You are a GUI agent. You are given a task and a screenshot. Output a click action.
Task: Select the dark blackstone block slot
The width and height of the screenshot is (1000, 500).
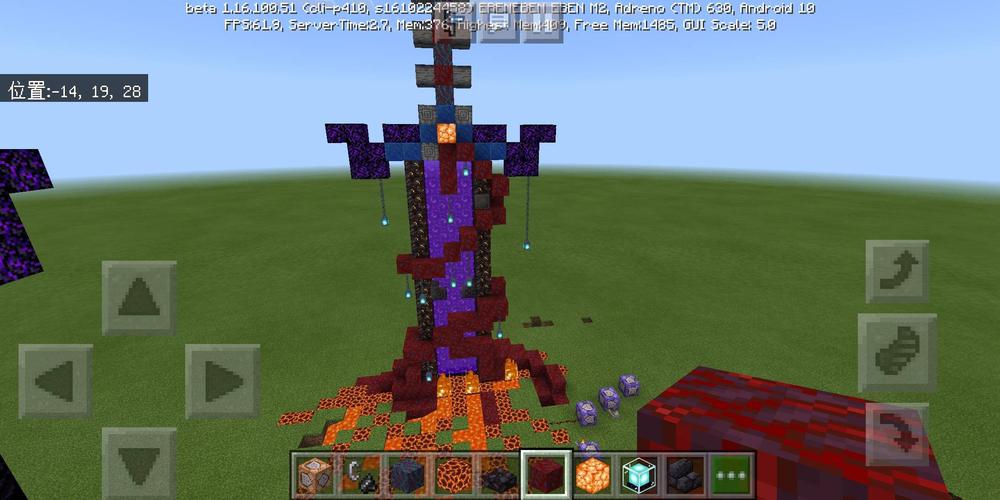coord(408,474)
